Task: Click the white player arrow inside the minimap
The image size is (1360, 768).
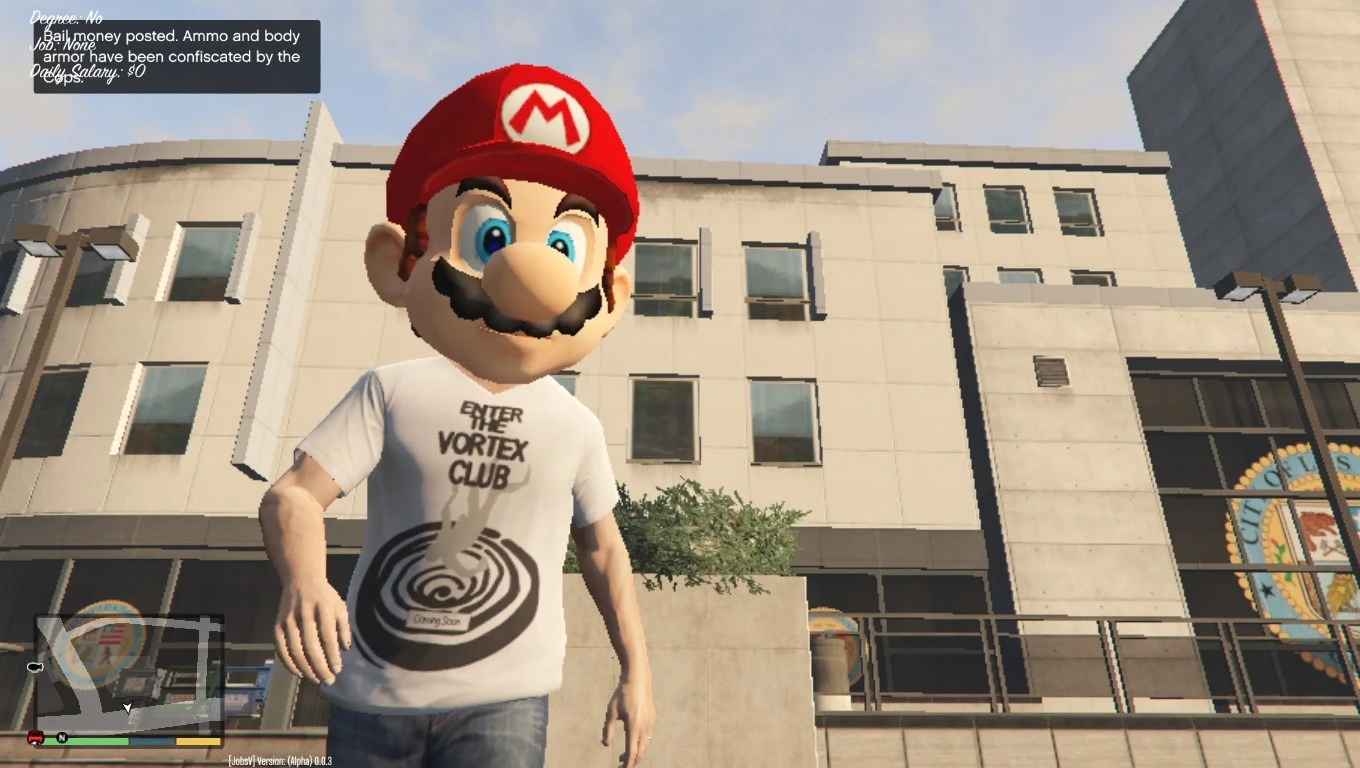Action: pos(127,708)
